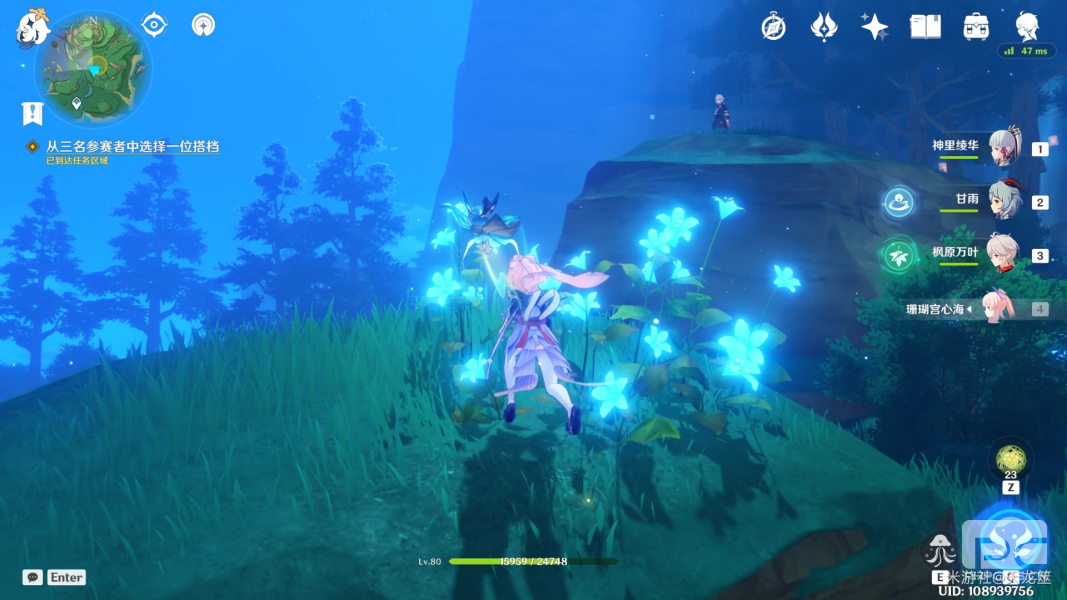Viewport: 1067px width, 600px height.
Task: Use the yellow orb gadget
Action: pos(1010,460)
